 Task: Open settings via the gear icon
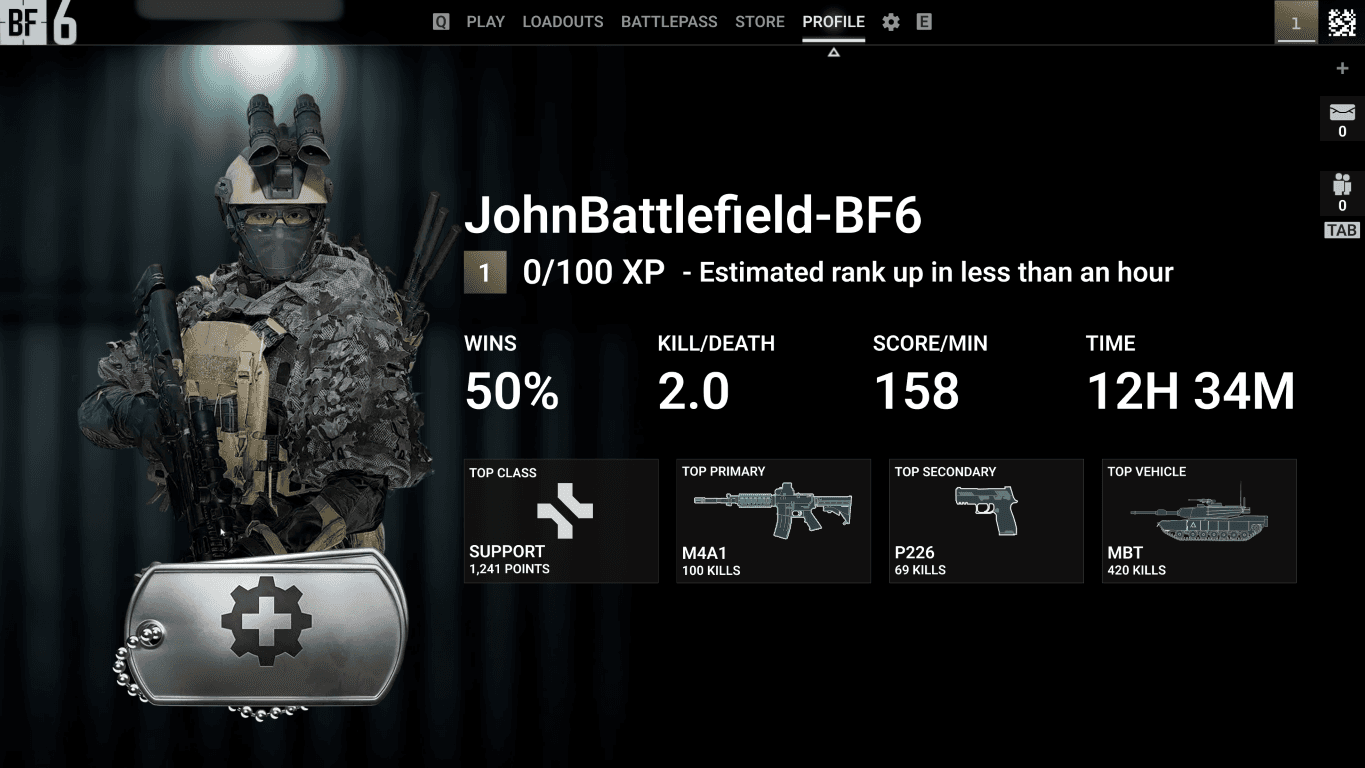pos(891,22)
